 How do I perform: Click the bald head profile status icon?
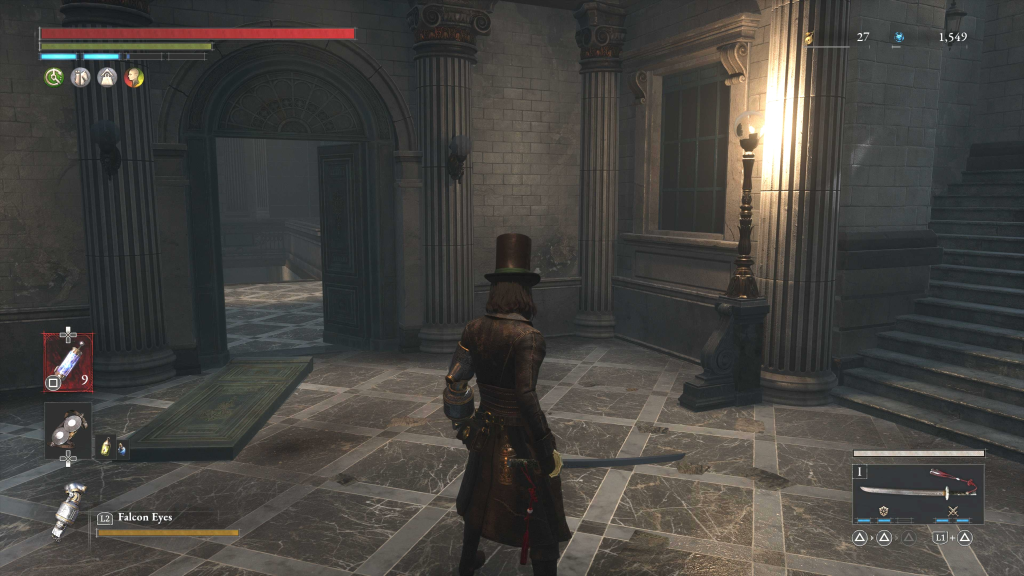134,77
